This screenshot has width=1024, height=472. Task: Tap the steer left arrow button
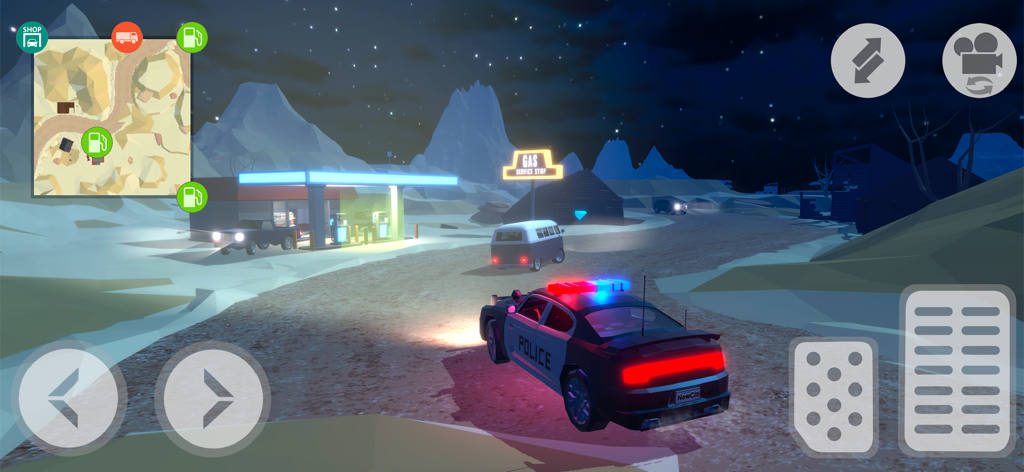click(x=69, y=398)
